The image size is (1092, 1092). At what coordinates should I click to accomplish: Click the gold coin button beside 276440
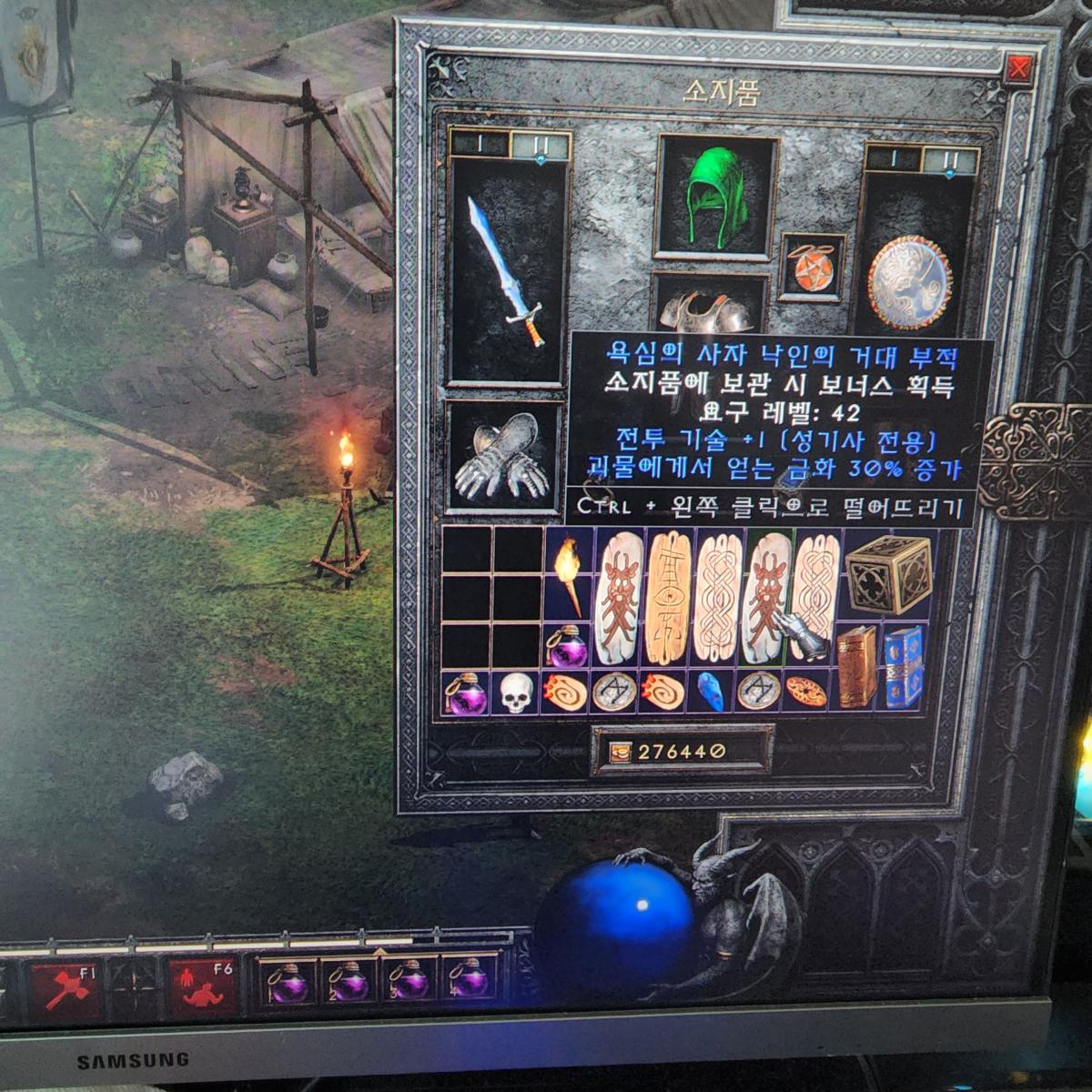tap(619, 752)
